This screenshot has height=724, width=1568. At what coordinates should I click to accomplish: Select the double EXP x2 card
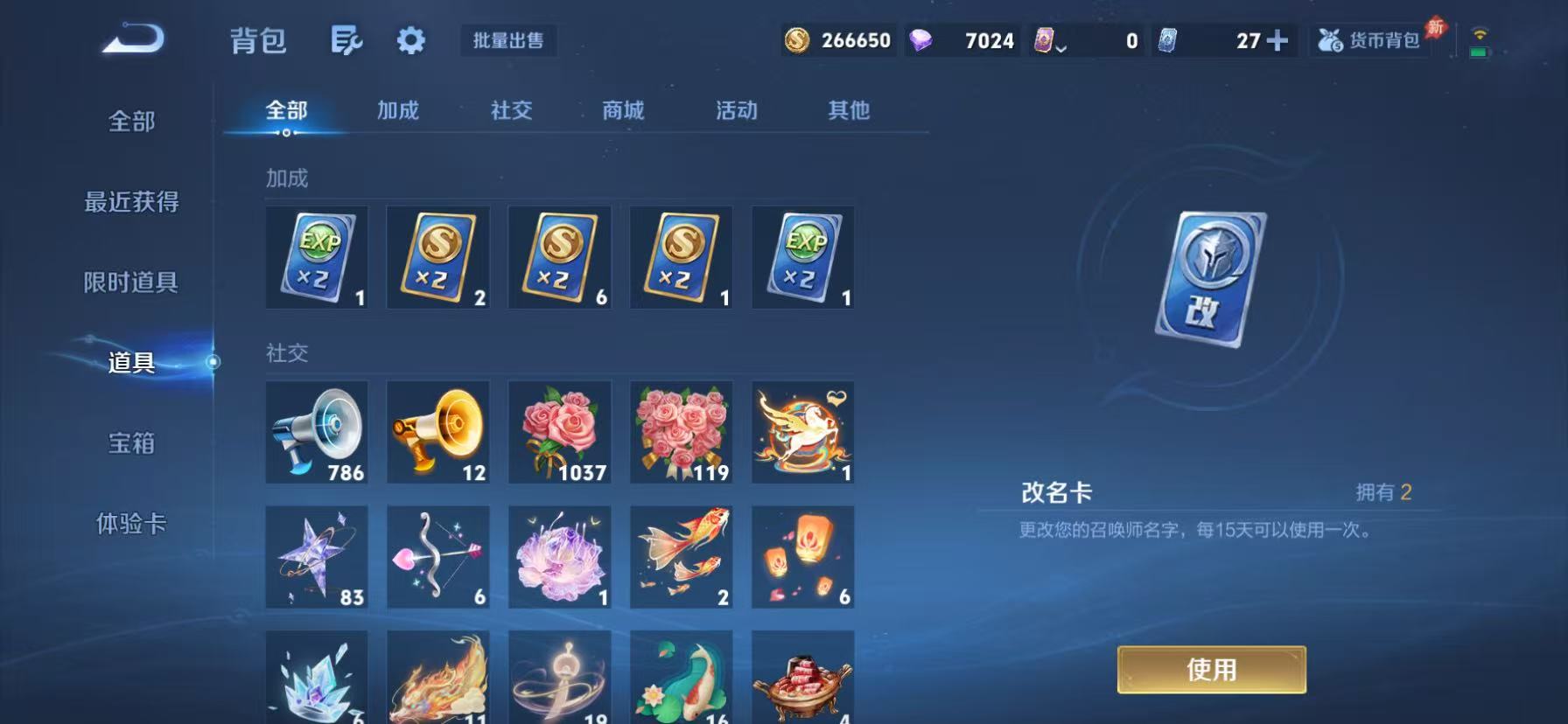(x=317, y=257)
